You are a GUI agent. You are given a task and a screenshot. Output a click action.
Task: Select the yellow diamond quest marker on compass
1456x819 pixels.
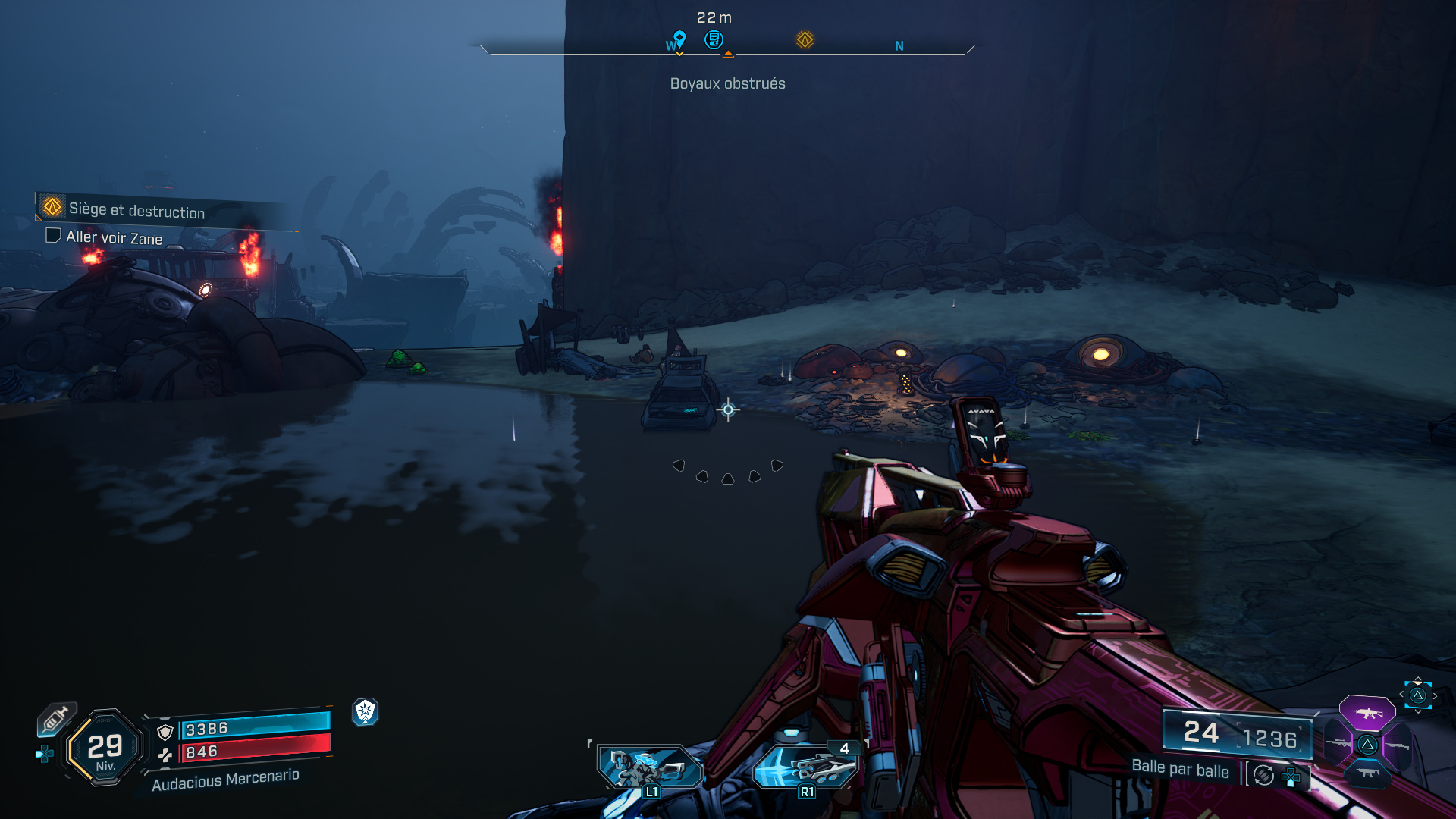coord(805,39)
